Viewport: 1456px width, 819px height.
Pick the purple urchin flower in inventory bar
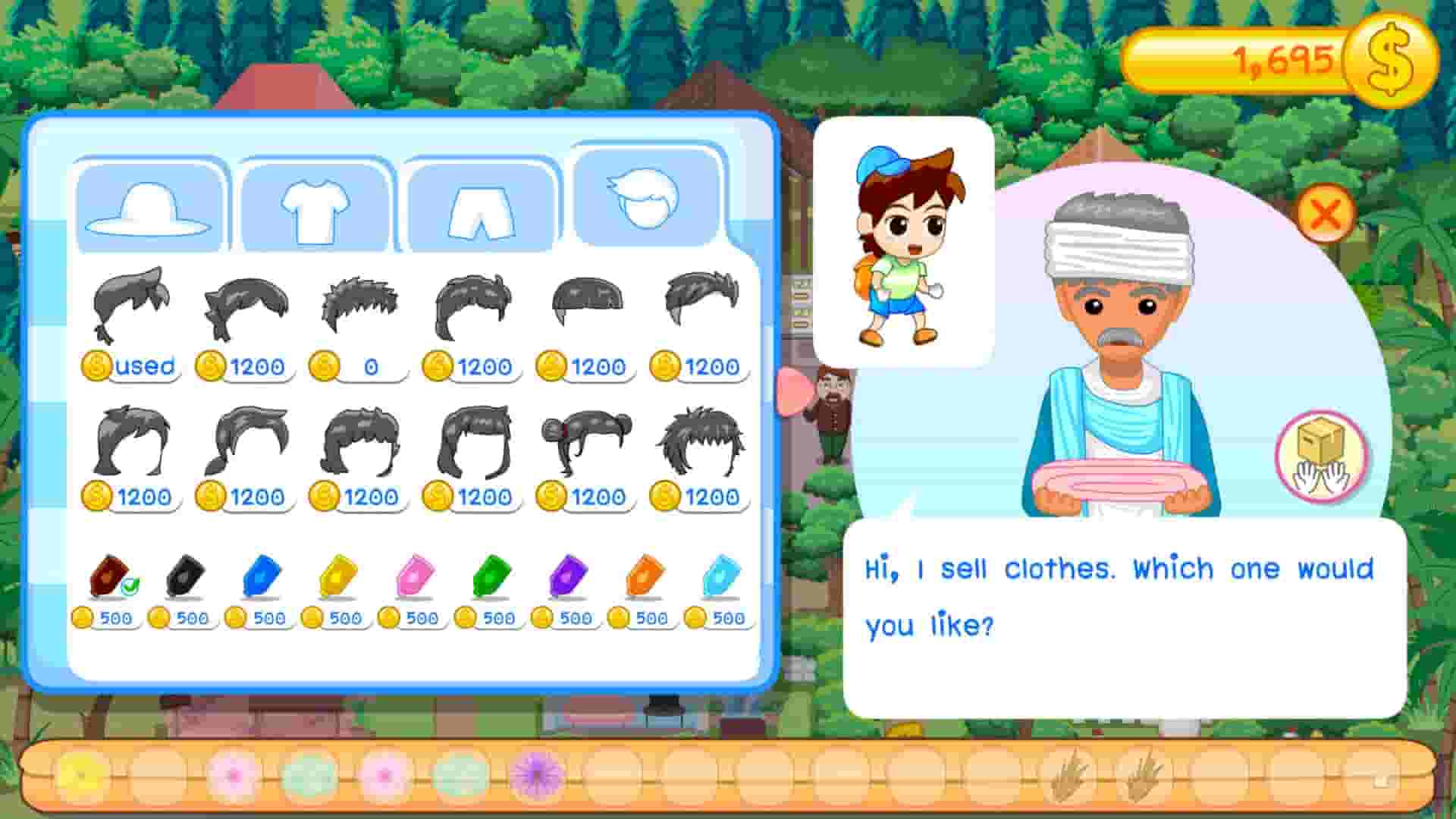[535, 773]
